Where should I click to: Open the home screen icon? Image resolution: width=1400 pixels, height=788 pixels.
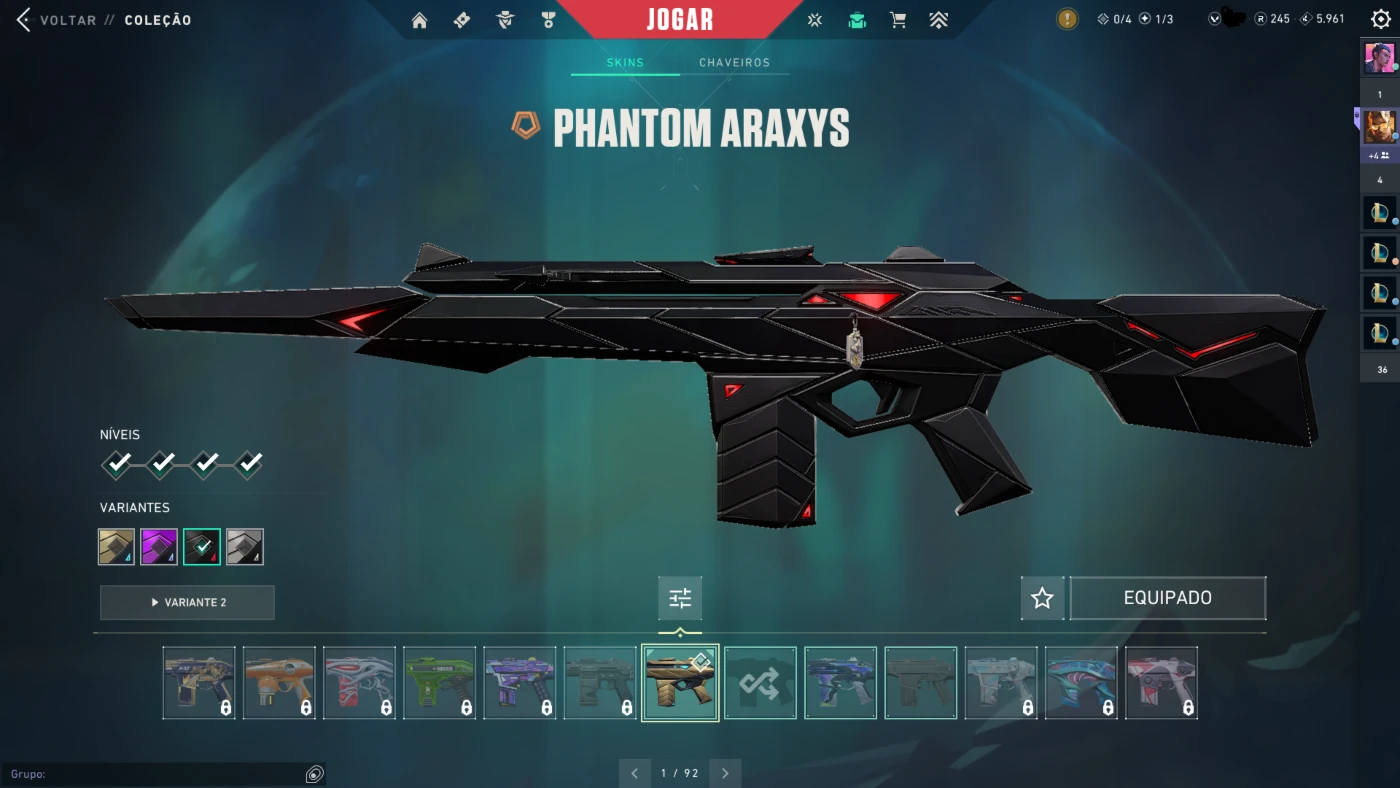tap(420, 20)
